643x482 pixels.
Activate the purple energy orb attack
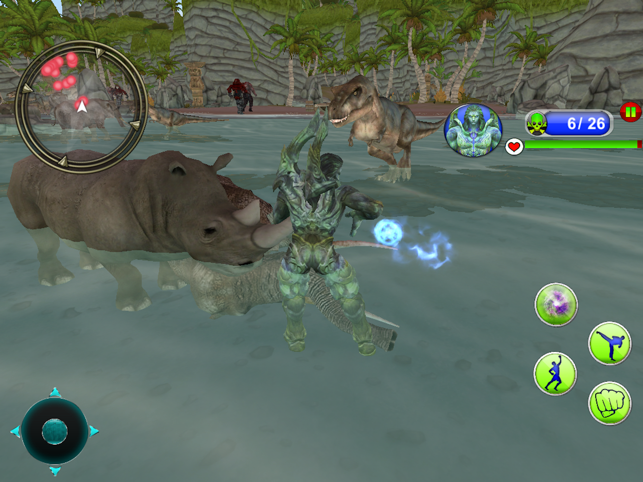(555, 304)
